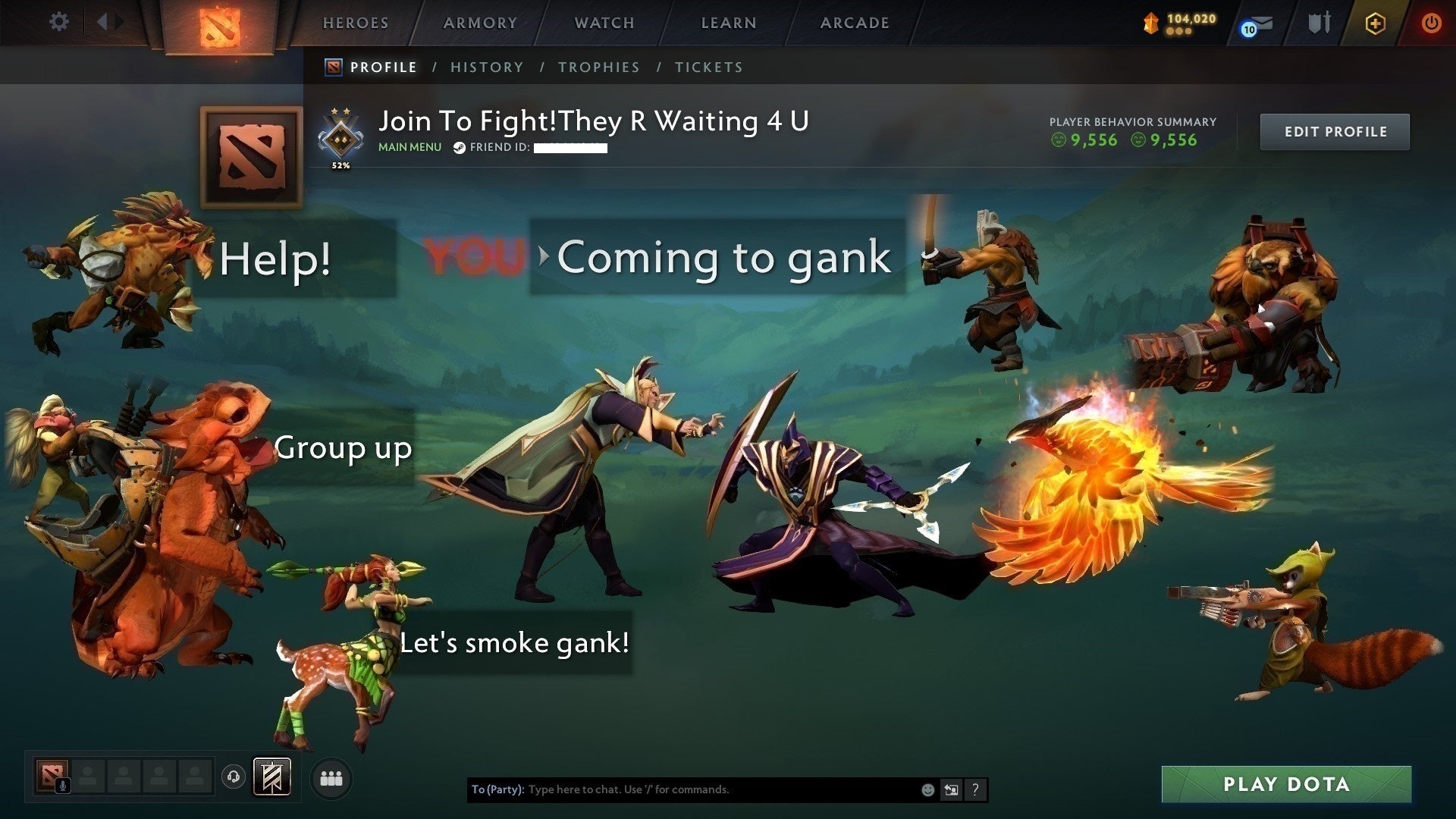Toggle party voice chat with the headset icon
Viewport: 1456px width, 819px height.
[232, 777]
